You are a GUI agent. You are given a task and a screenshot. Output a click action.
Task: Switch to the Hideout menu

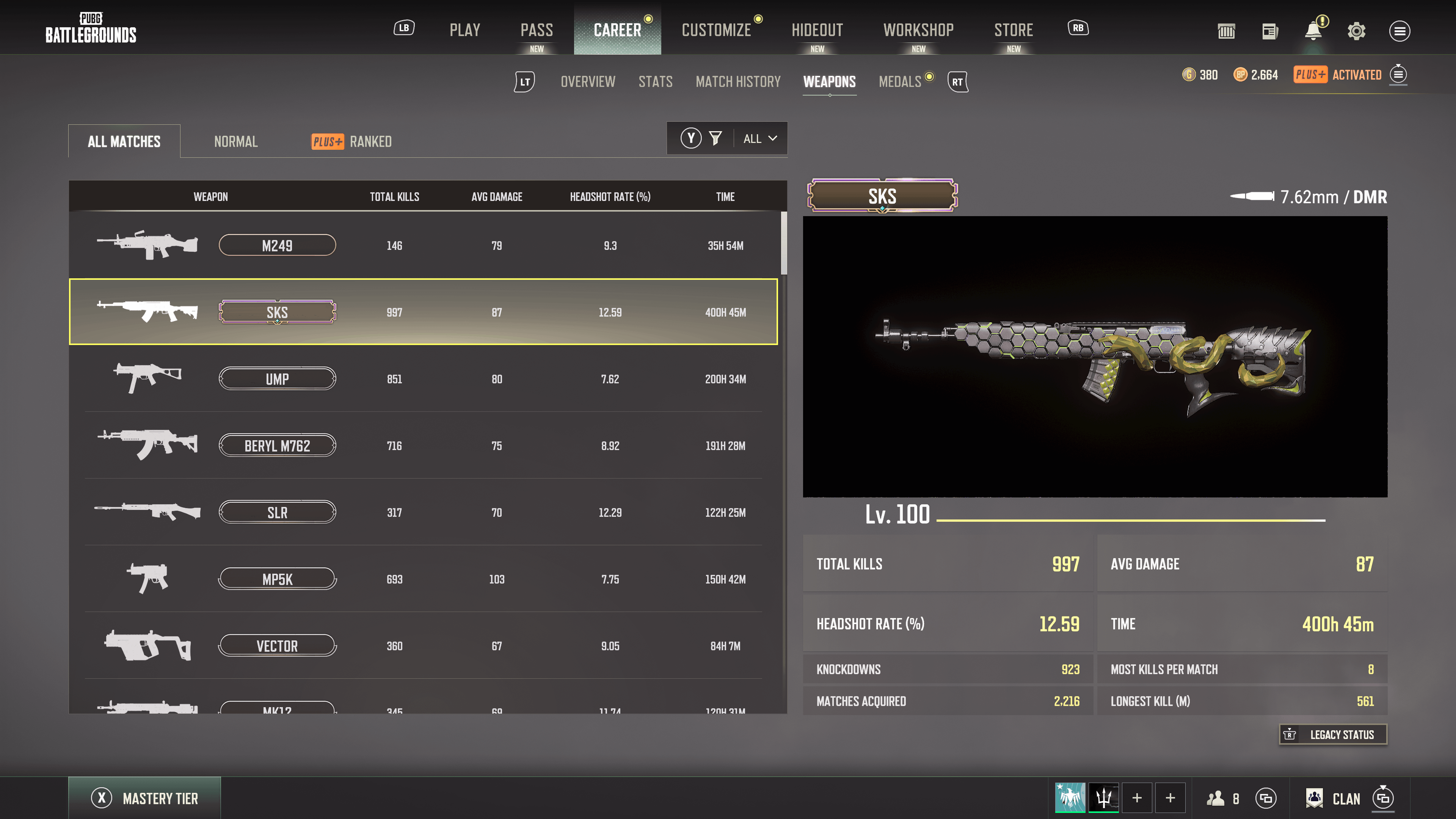tap(817, 30)
